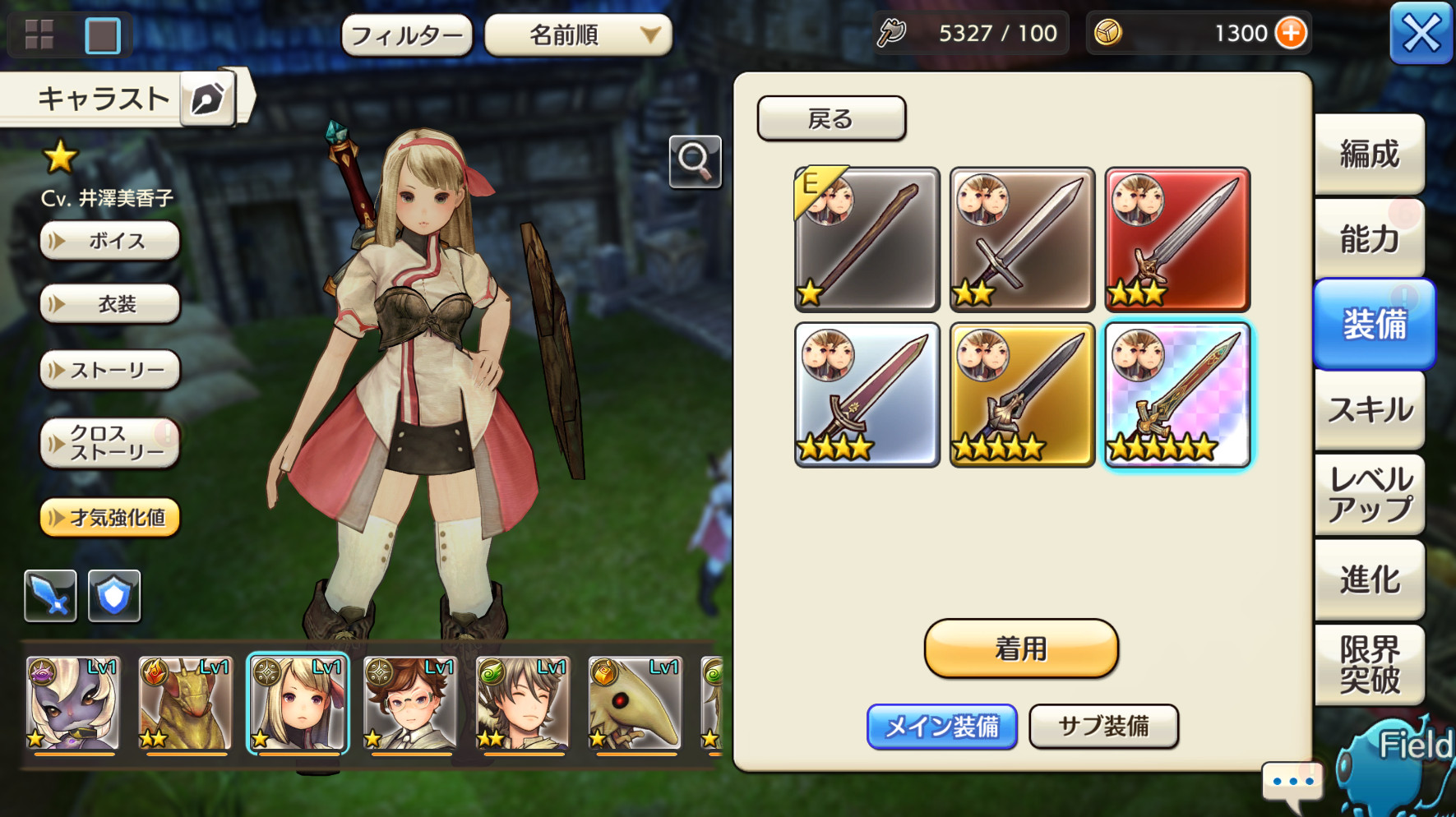Add coins with the orange plus button

tap(1290, 34)
